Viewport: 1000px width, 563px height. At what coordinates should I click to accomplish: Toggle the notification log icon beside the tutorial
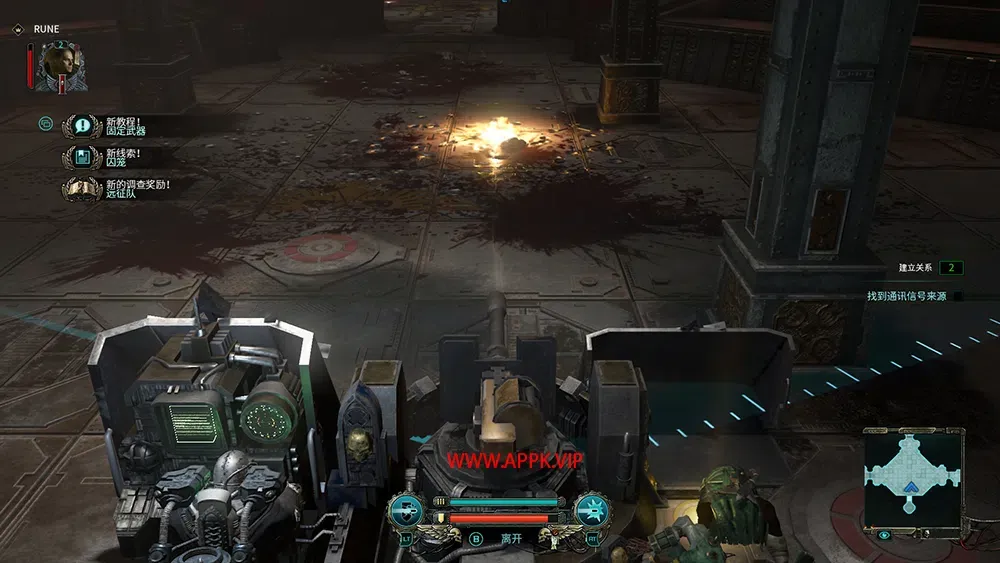click(x=45, y=124)
